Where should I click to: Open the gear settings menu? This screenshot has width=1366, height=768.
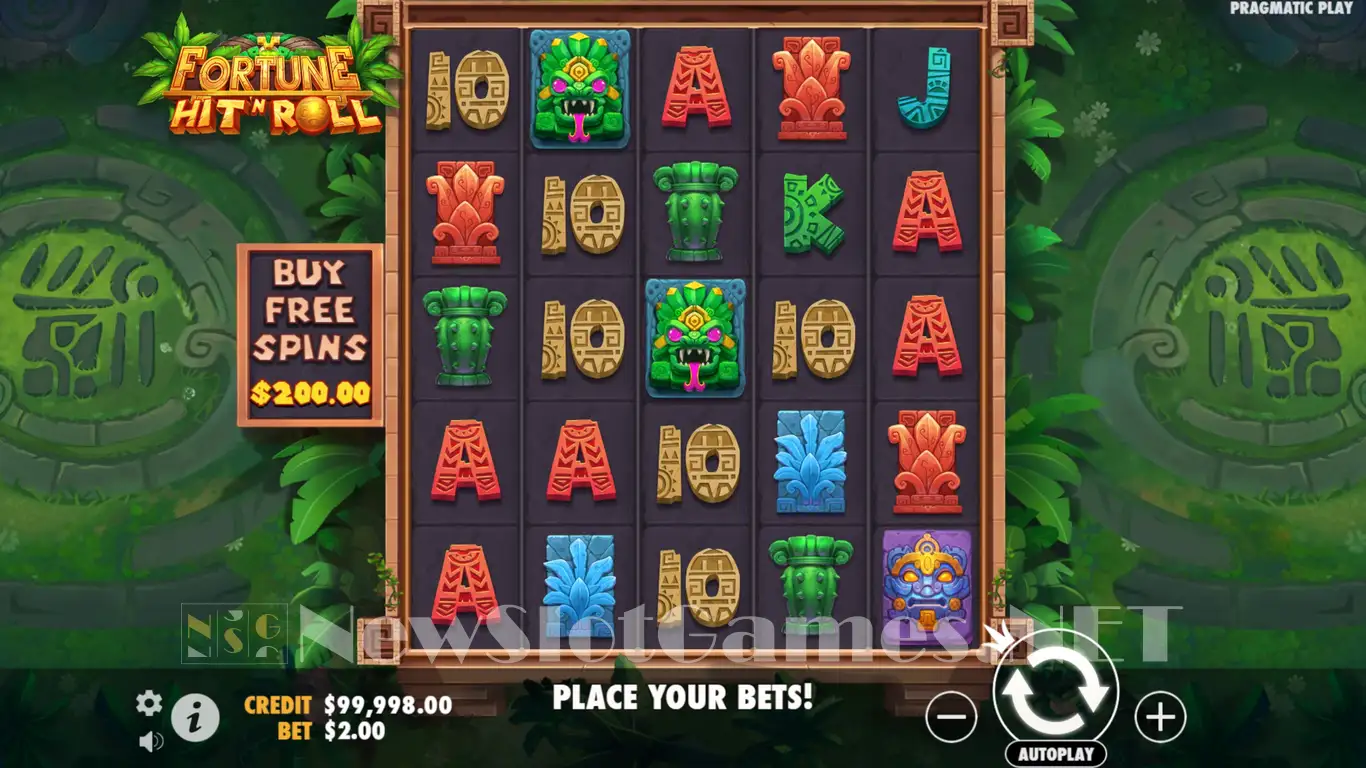(x=149, y=703)
